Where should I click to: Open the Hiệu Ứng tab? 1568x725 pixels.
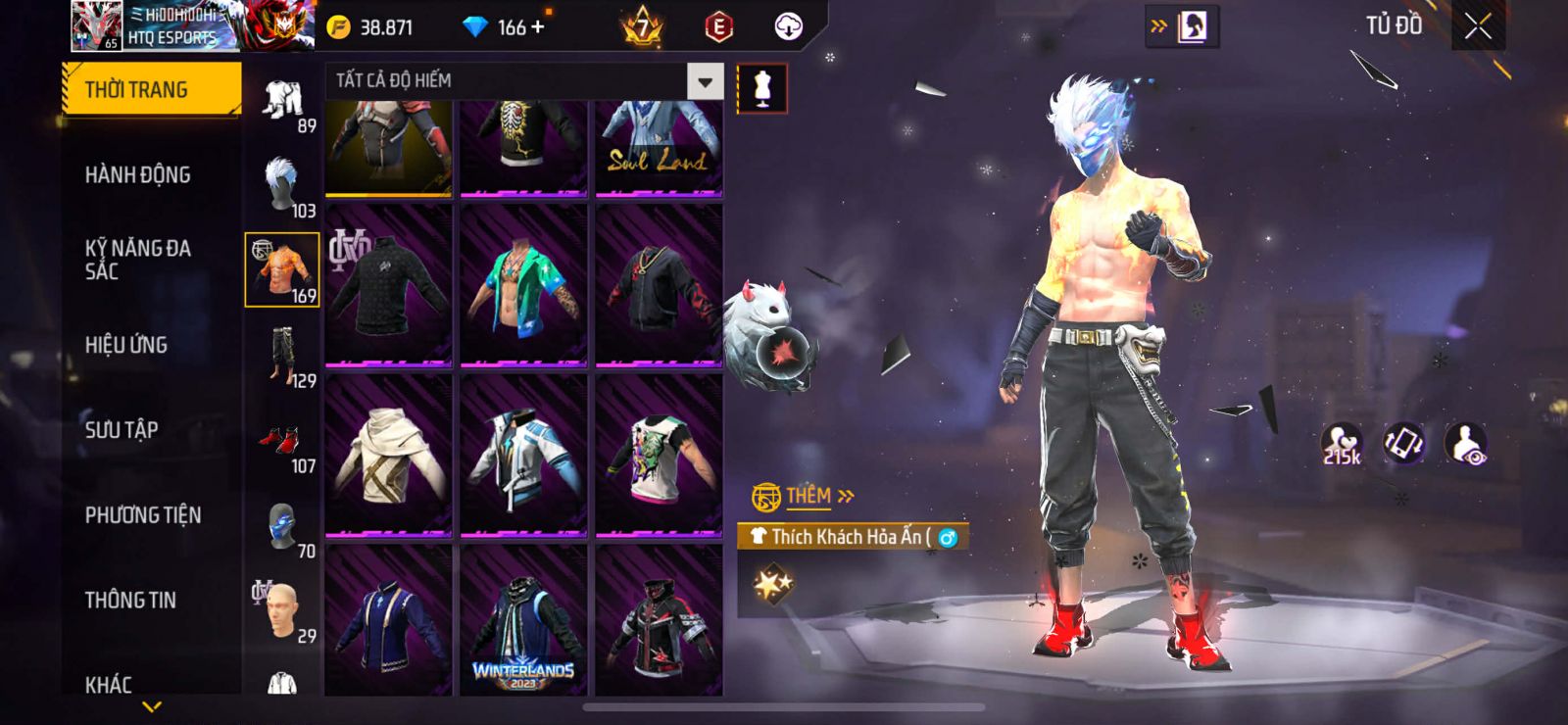[x=126, y=345]
